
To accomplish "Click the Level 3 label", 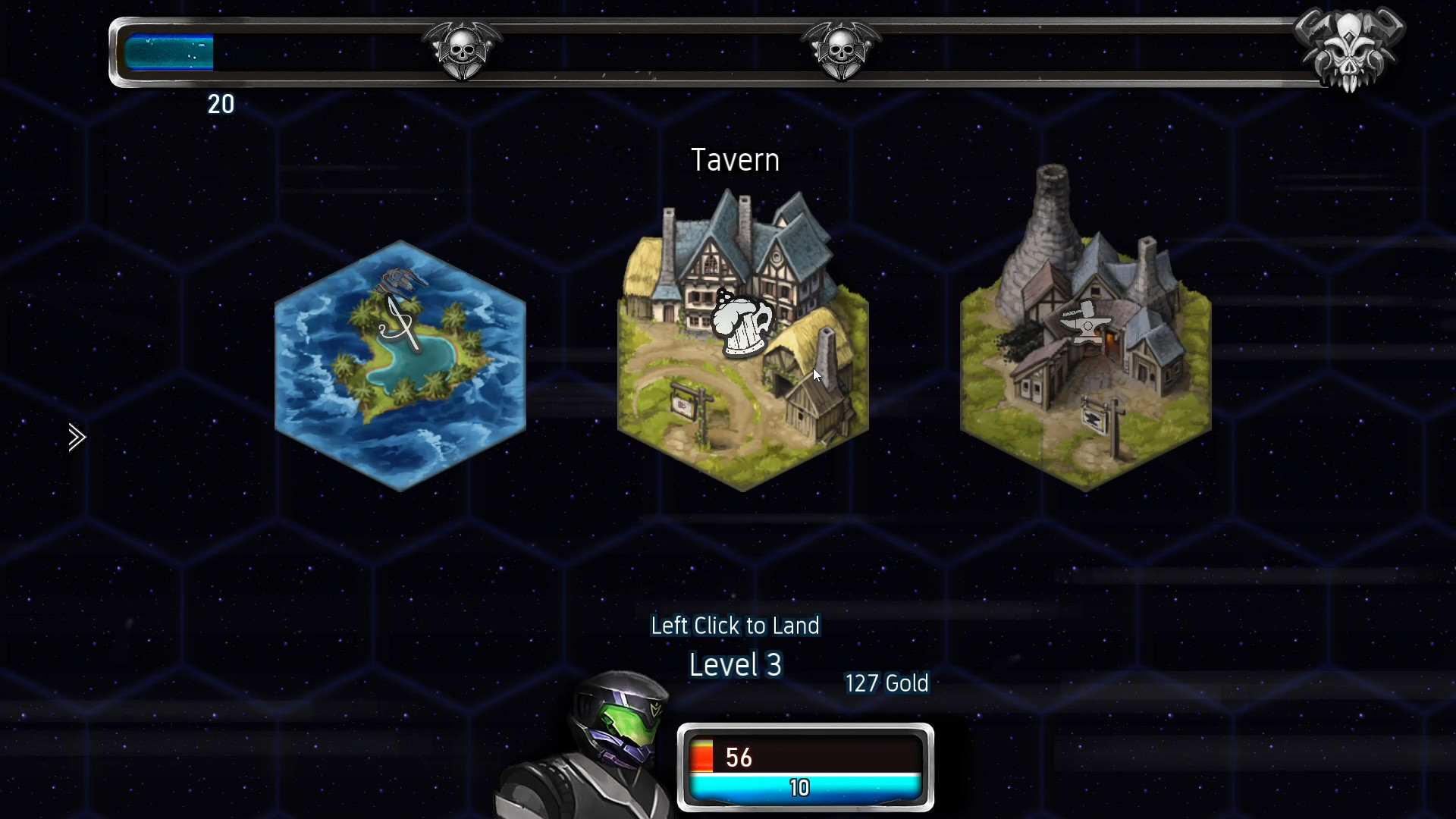I will (x=734, y=665).
